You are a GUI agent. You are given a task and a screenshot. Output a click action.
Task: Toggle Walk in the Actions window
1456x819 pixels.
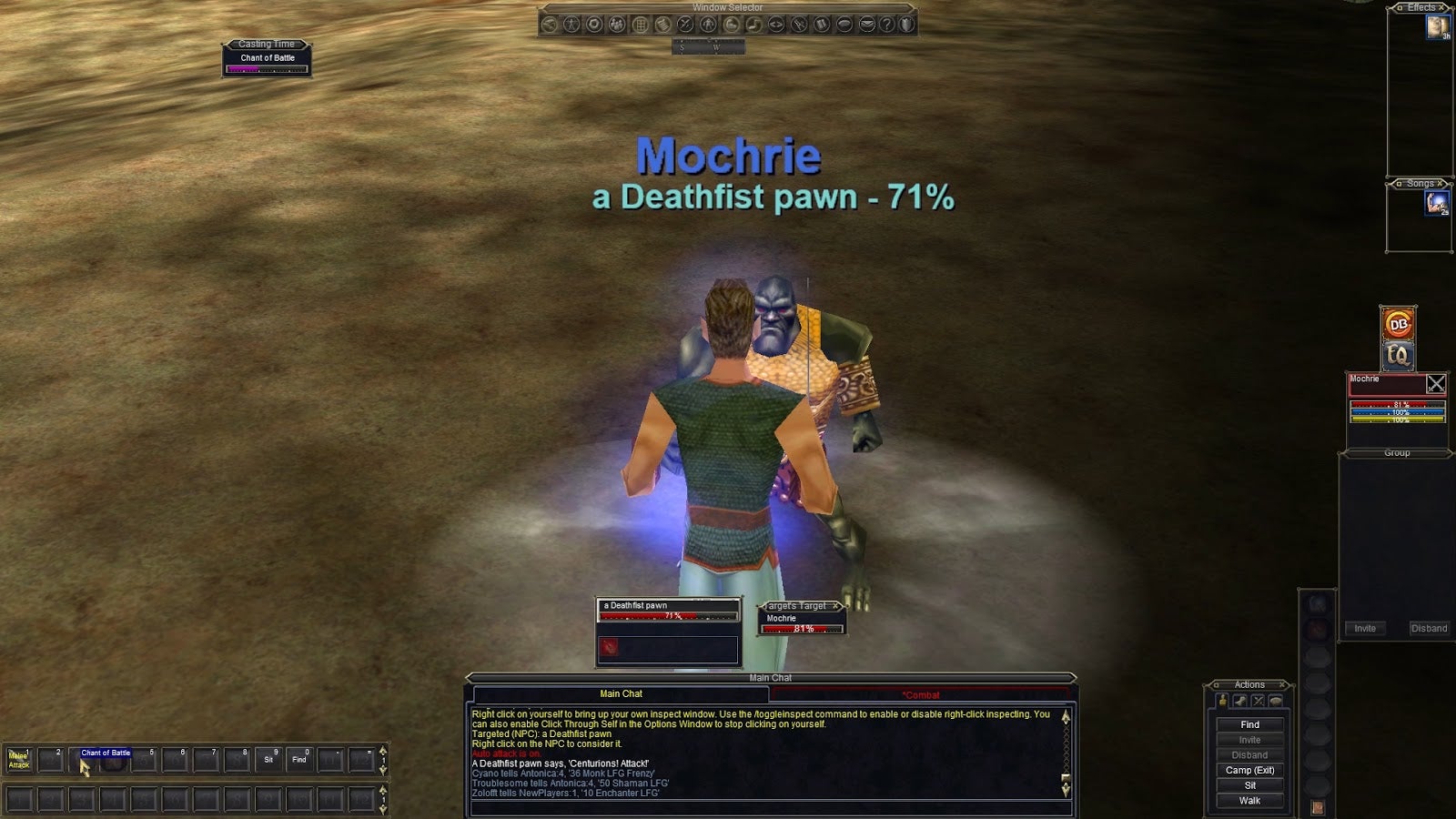coord(1249,801)
